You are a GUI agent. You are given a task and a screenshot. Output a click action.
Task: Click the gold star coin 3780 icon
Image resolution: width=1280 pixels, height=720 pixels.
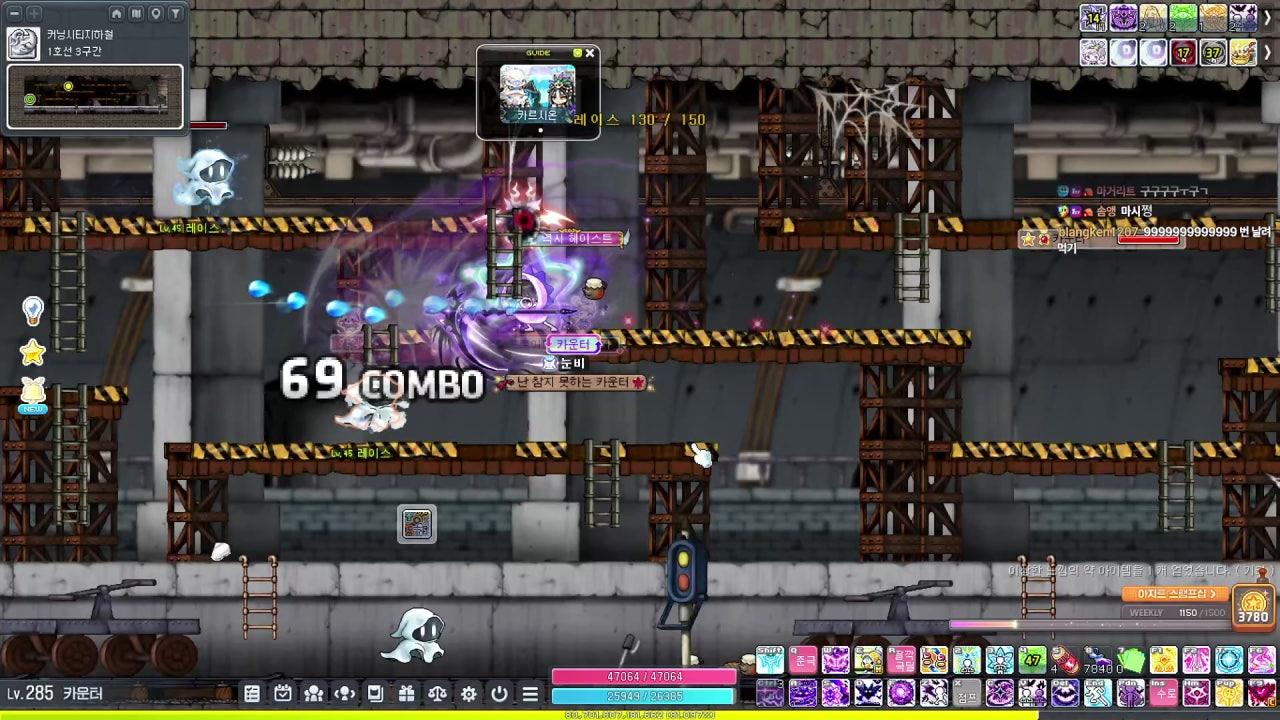pyautogui.click(x=1253, y=605)
